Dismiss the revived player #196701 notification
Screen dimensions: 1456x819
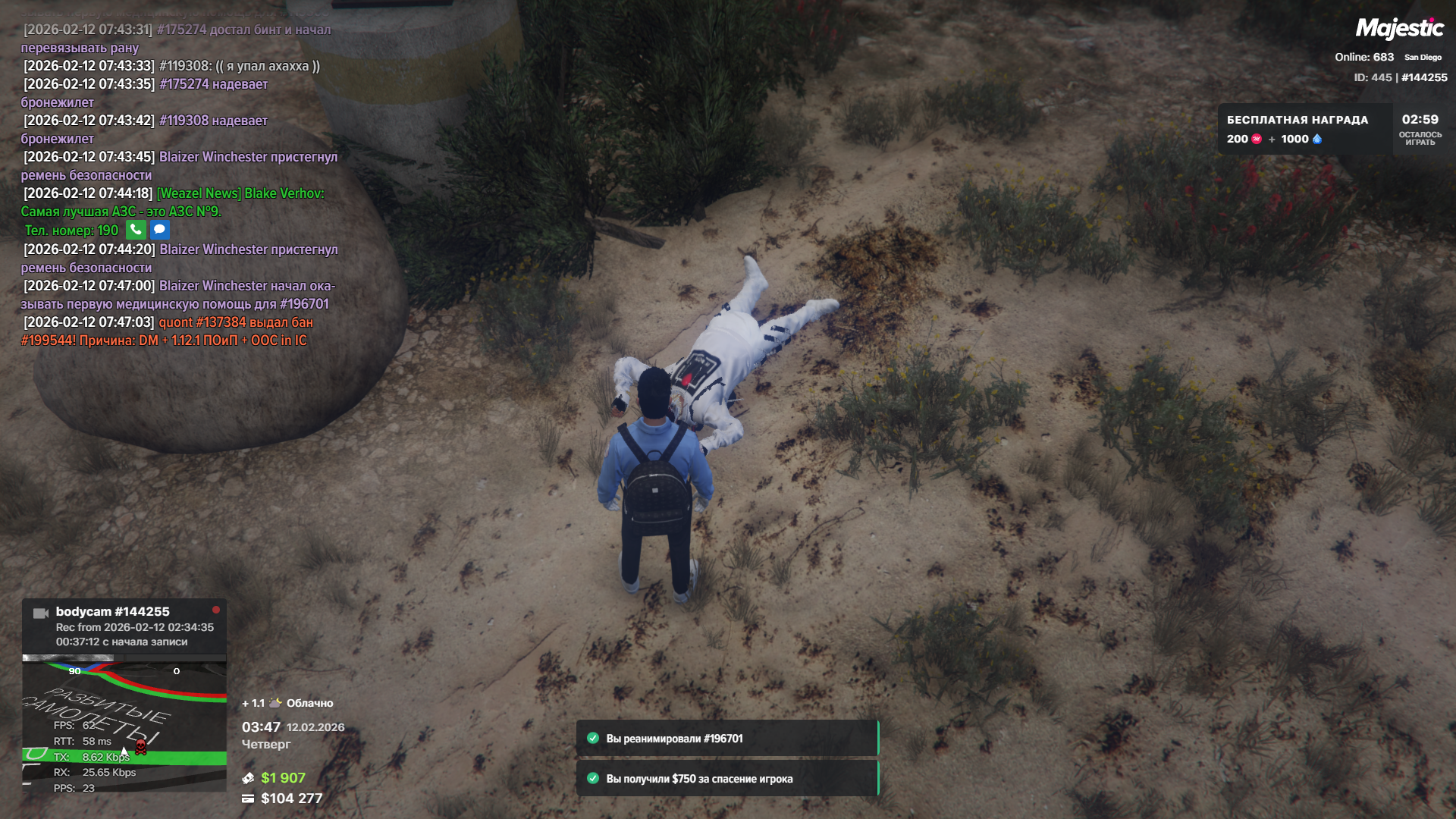coord(726,739)
